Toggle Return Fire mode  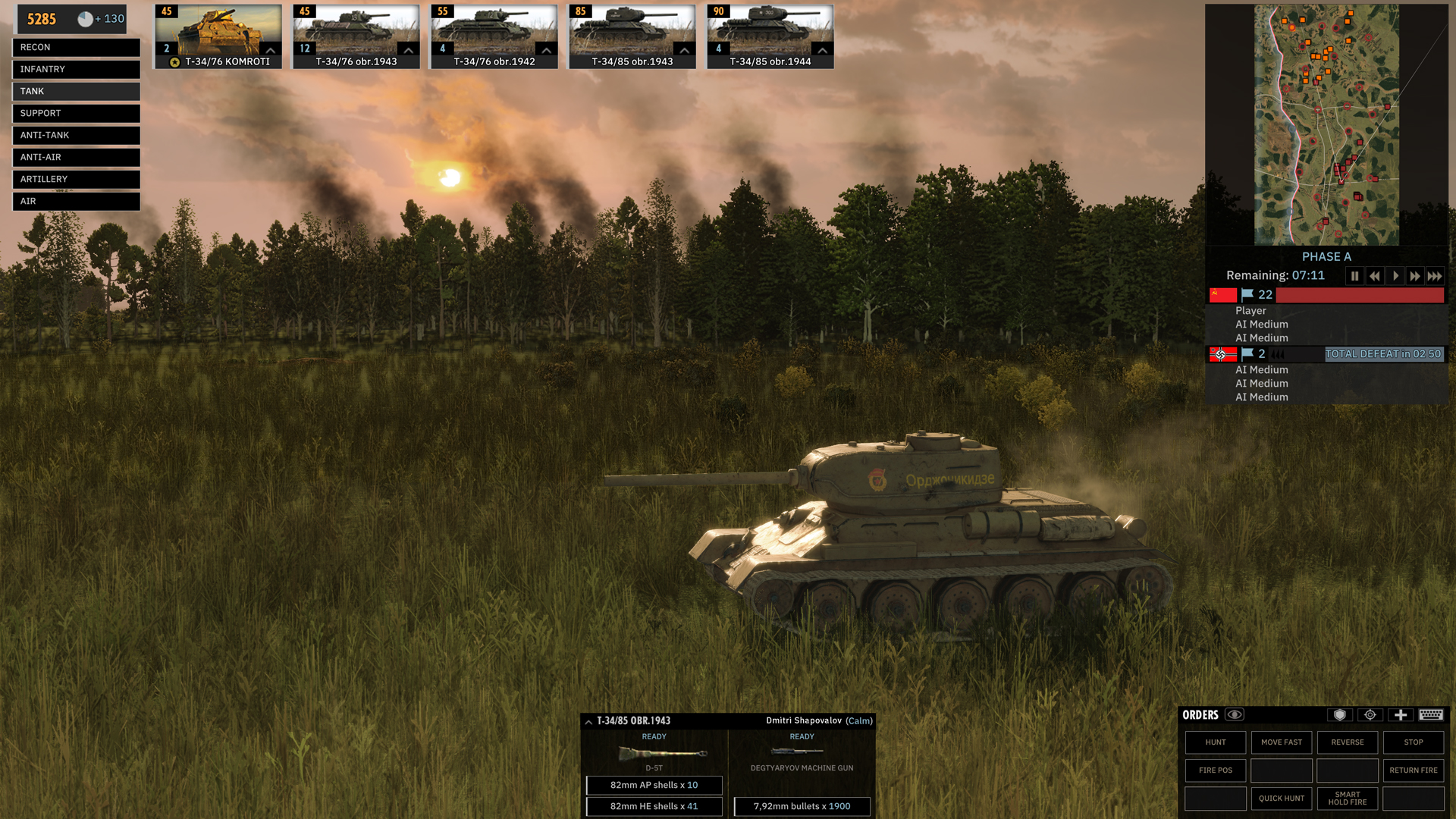(x=1413, y=770)
